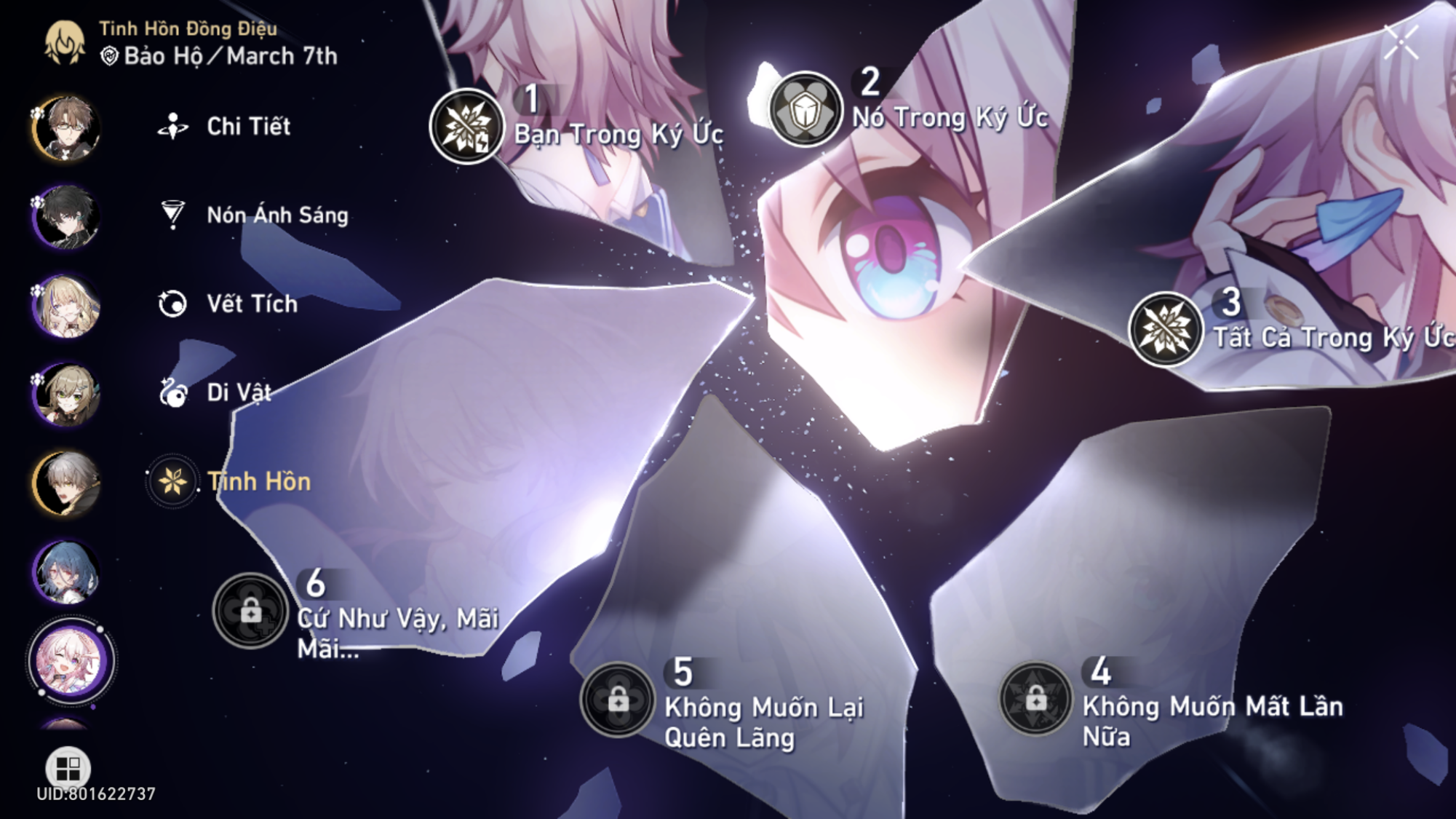Open the Vết Tích traces icon
This screenshot has width=1456, height=819.
pos(172,304)
